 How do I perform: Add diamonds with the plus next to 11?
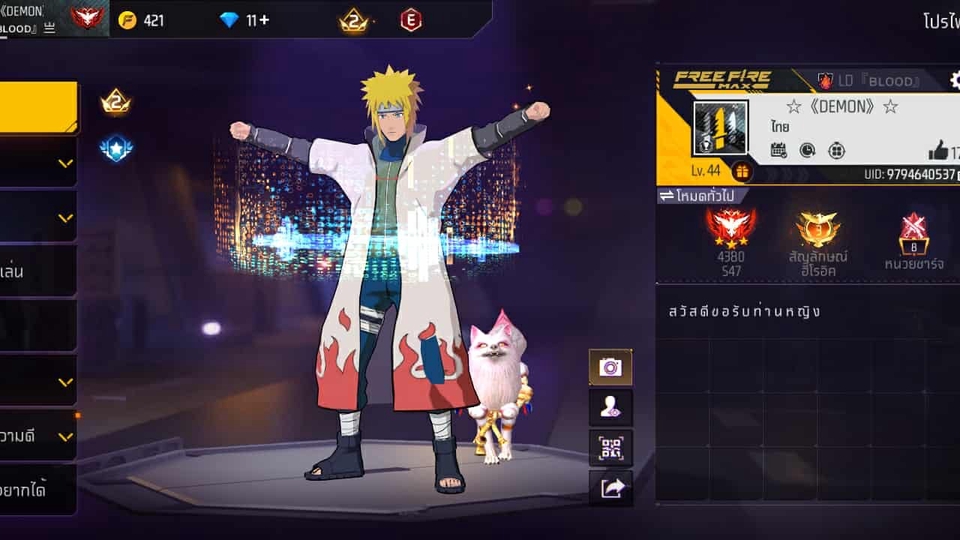click(264, 20)
